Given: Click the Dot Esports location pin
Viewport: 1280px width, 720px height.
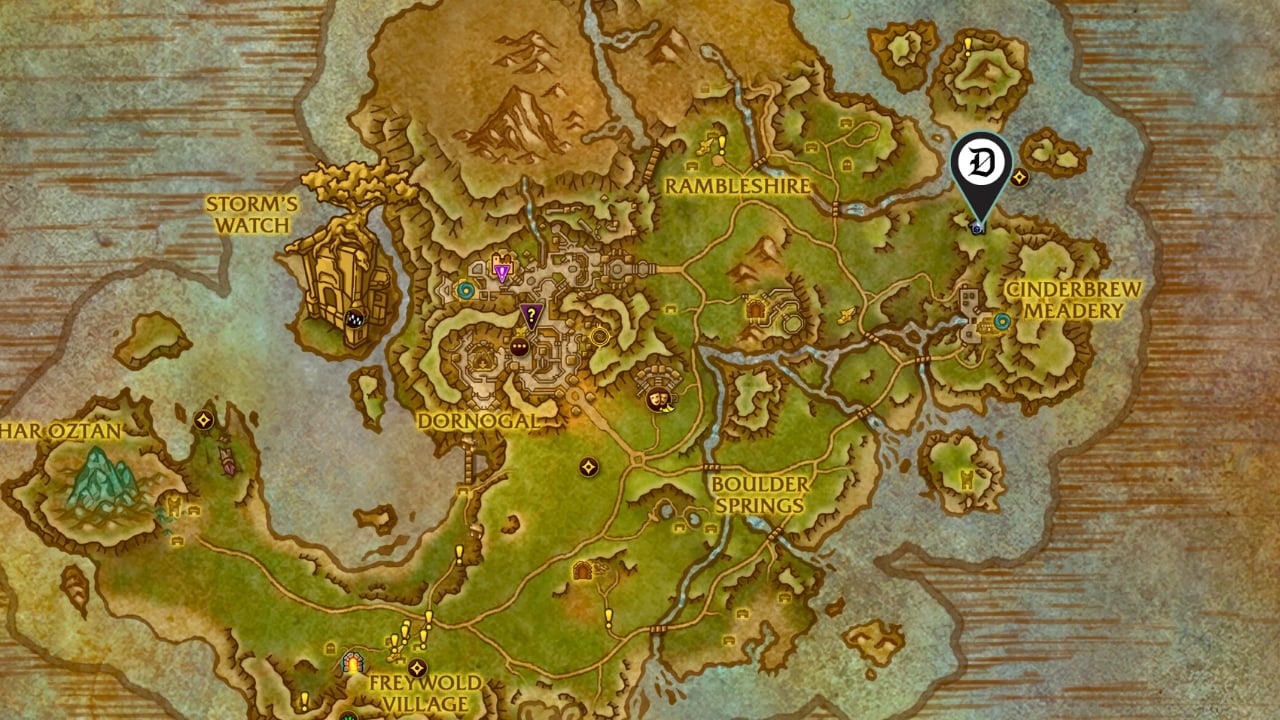Looking at the screenshot, I should pyautogui.click(x=977, y=162).
